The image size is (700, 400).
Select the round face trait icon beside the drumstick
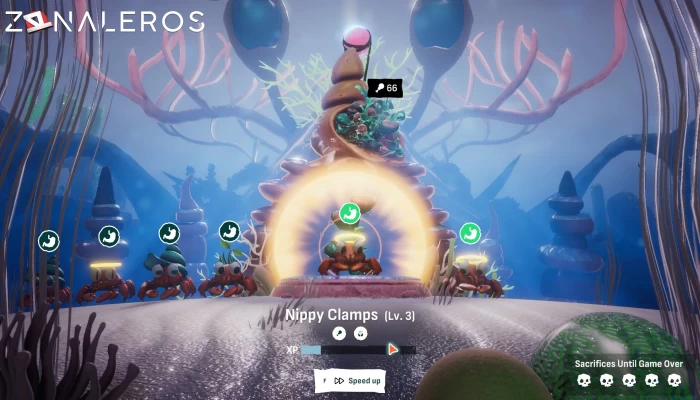tap(361, 333)
